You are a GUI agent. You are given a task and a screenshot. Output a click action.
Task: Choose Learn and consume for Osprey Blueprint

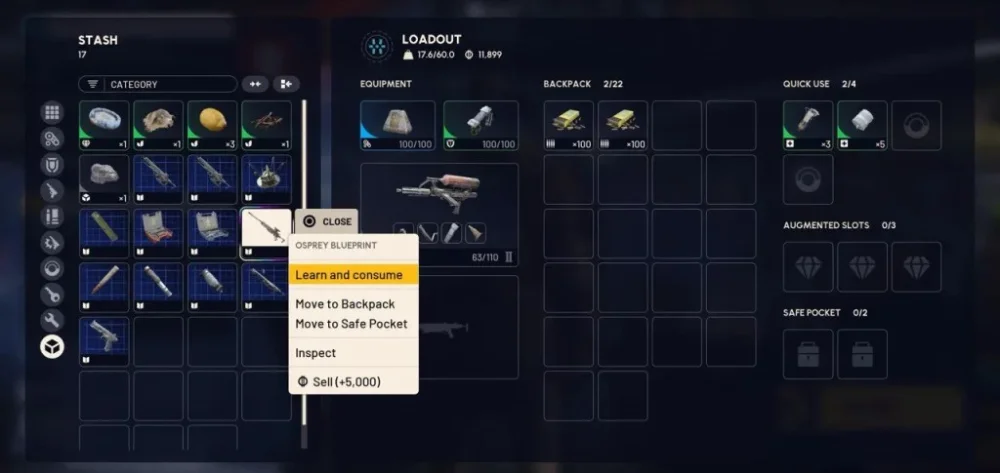pyautogui.click(x=349, y=275)
